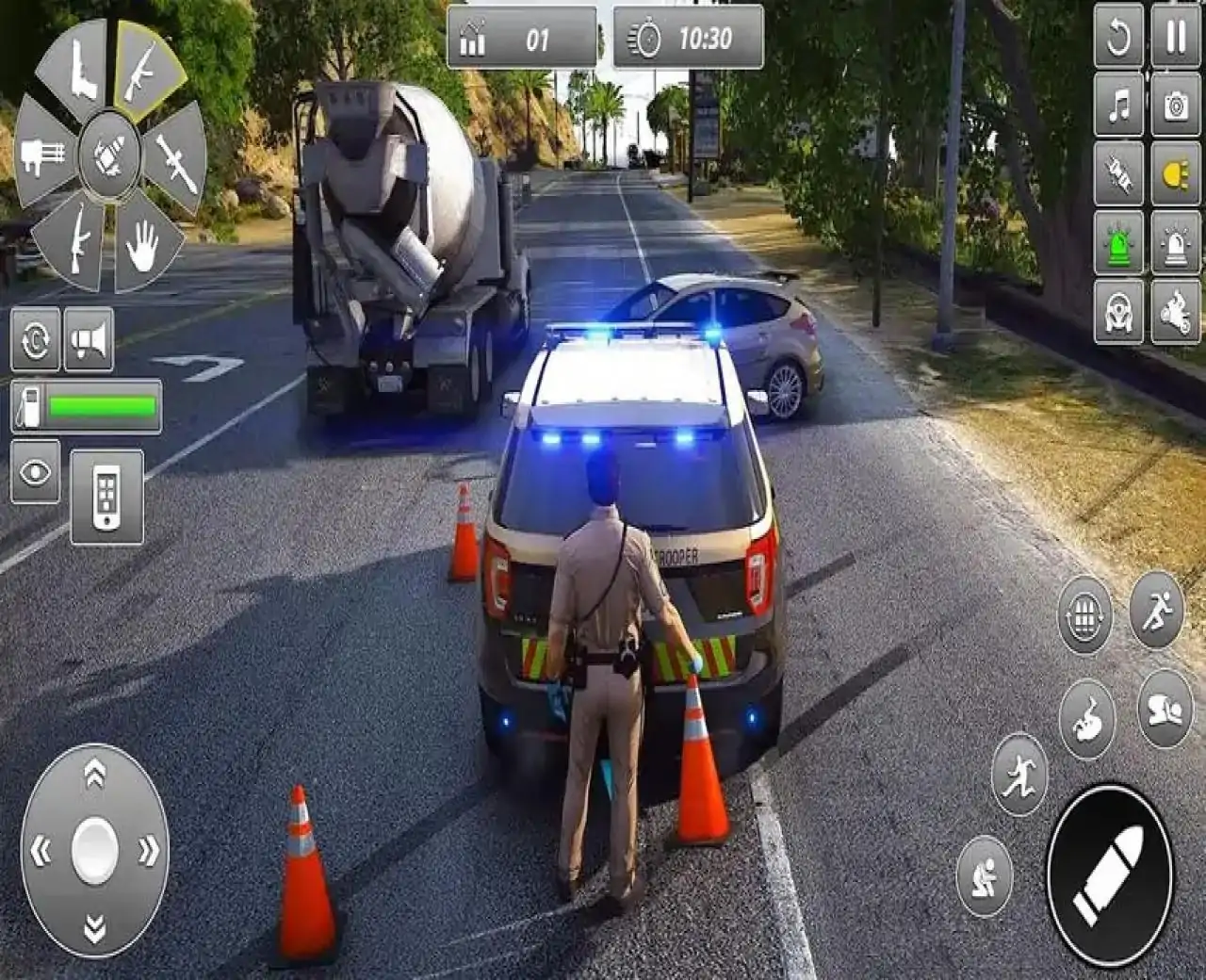Switch to steering wheel driving mode

[x=1118, y=314]
